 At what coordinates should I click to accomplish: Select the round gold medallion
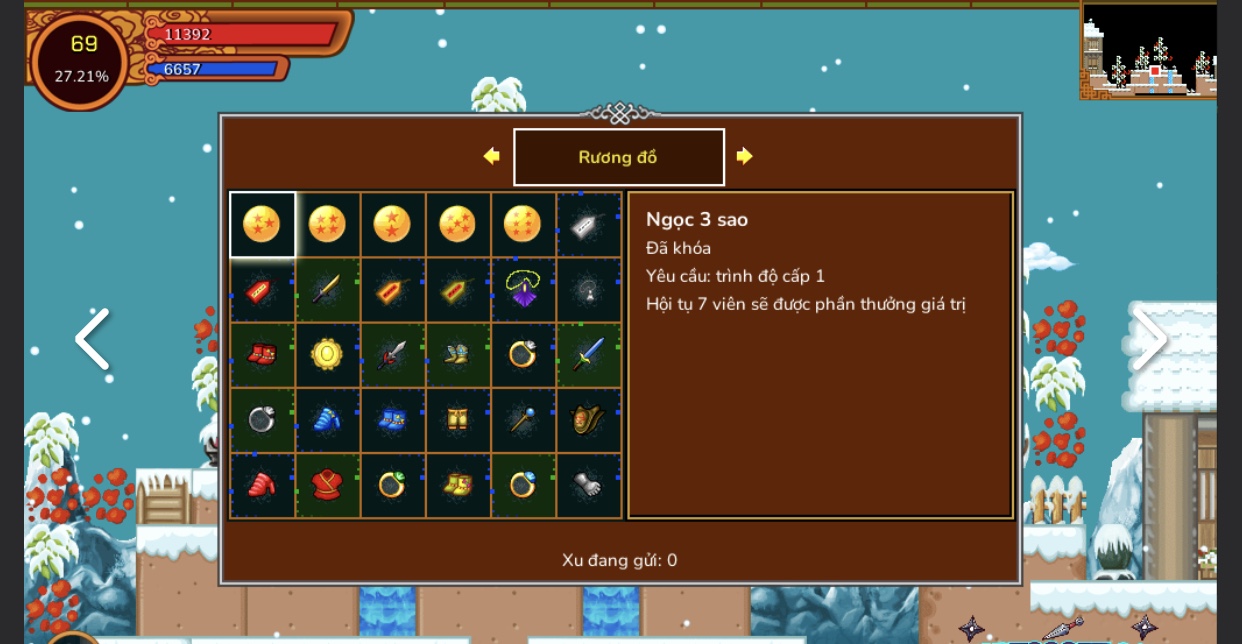tap(327, 355)
